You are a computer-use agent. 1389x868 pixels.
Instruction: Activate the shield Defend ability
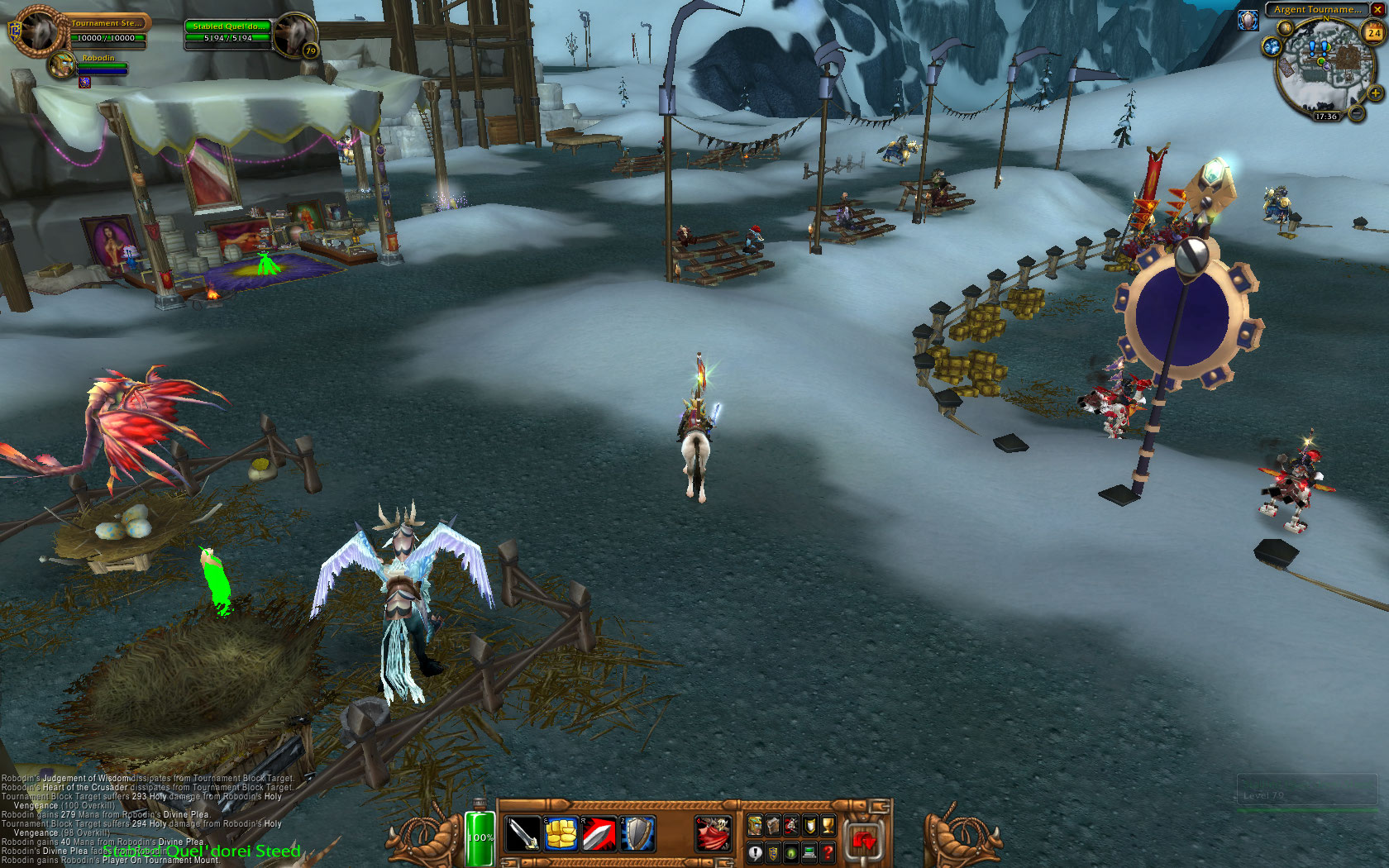(637, 833)
